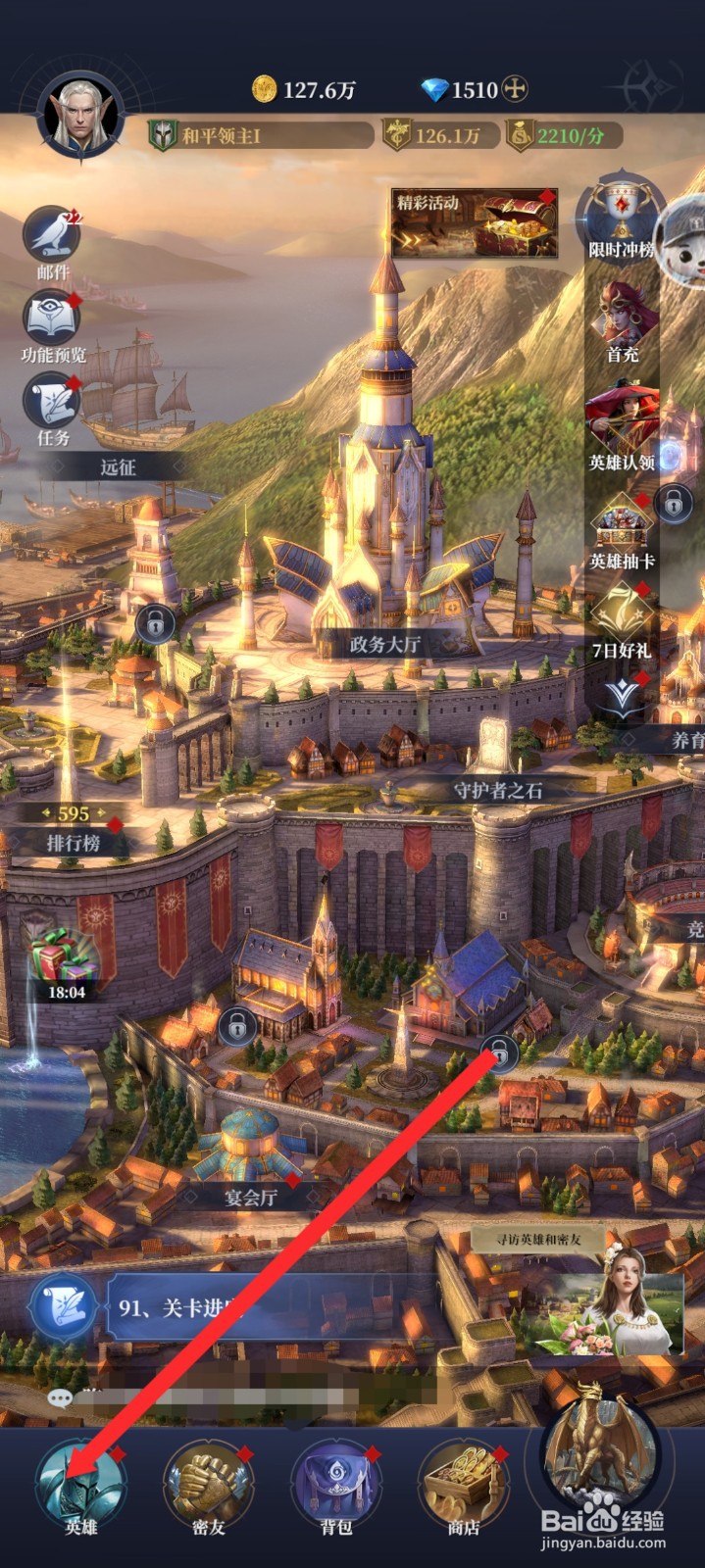Open 英雄抽卡 hero card draw

pos(622,529)
